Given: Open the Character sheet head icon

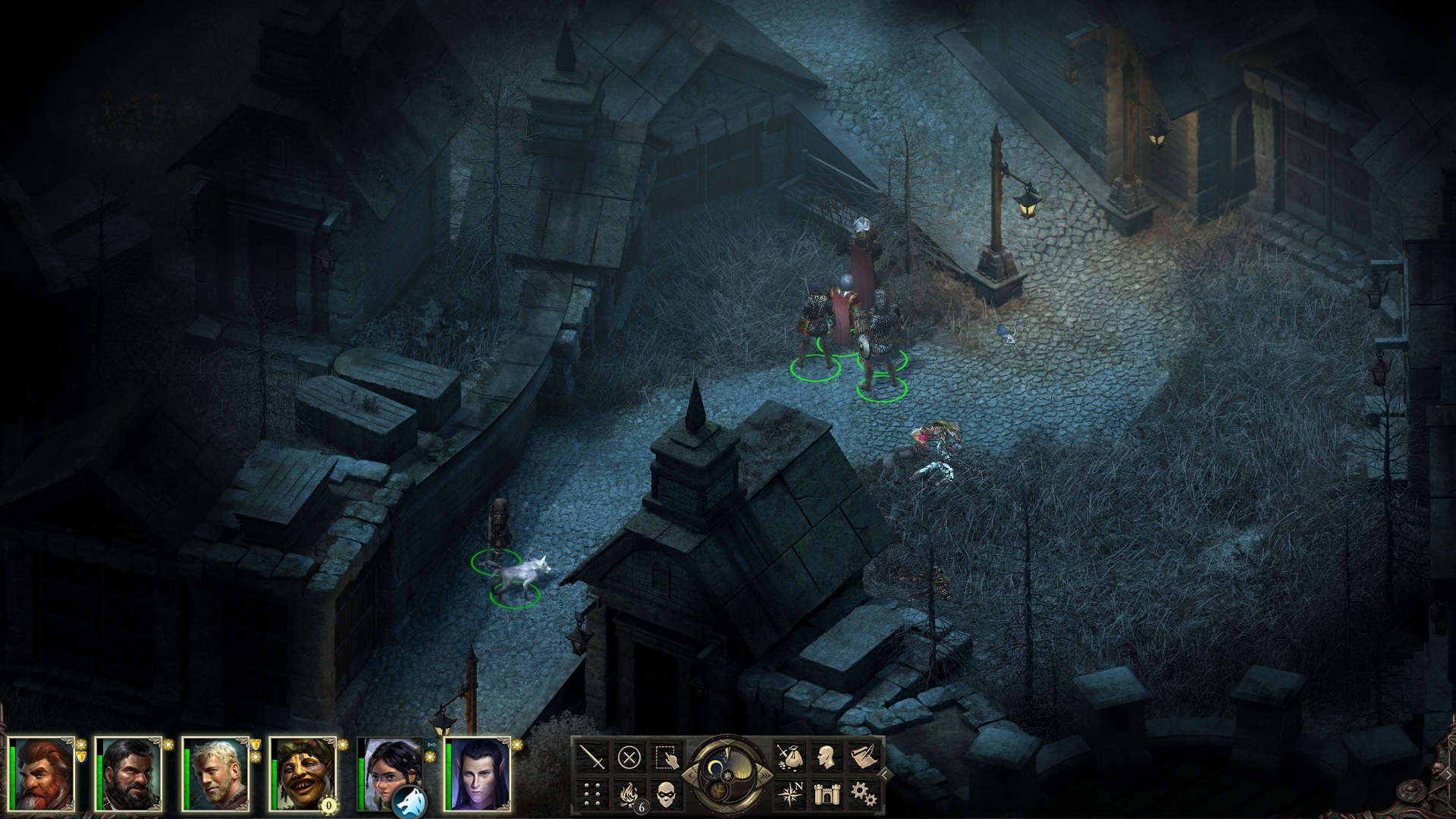Looking at the screenshot, I should (x=828, y=758).
